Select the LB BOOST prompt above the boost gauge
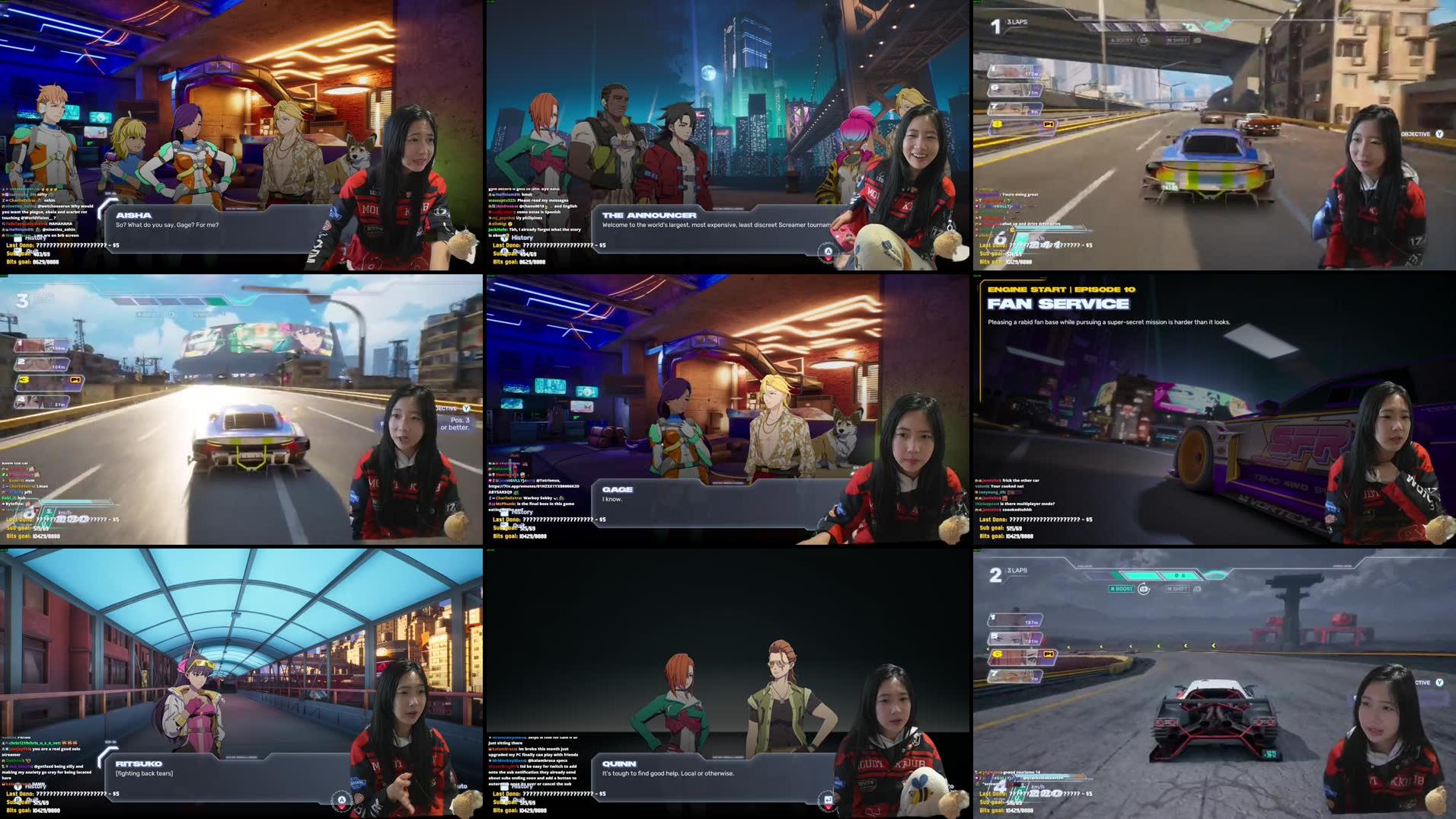 (x=1121, y=590)
